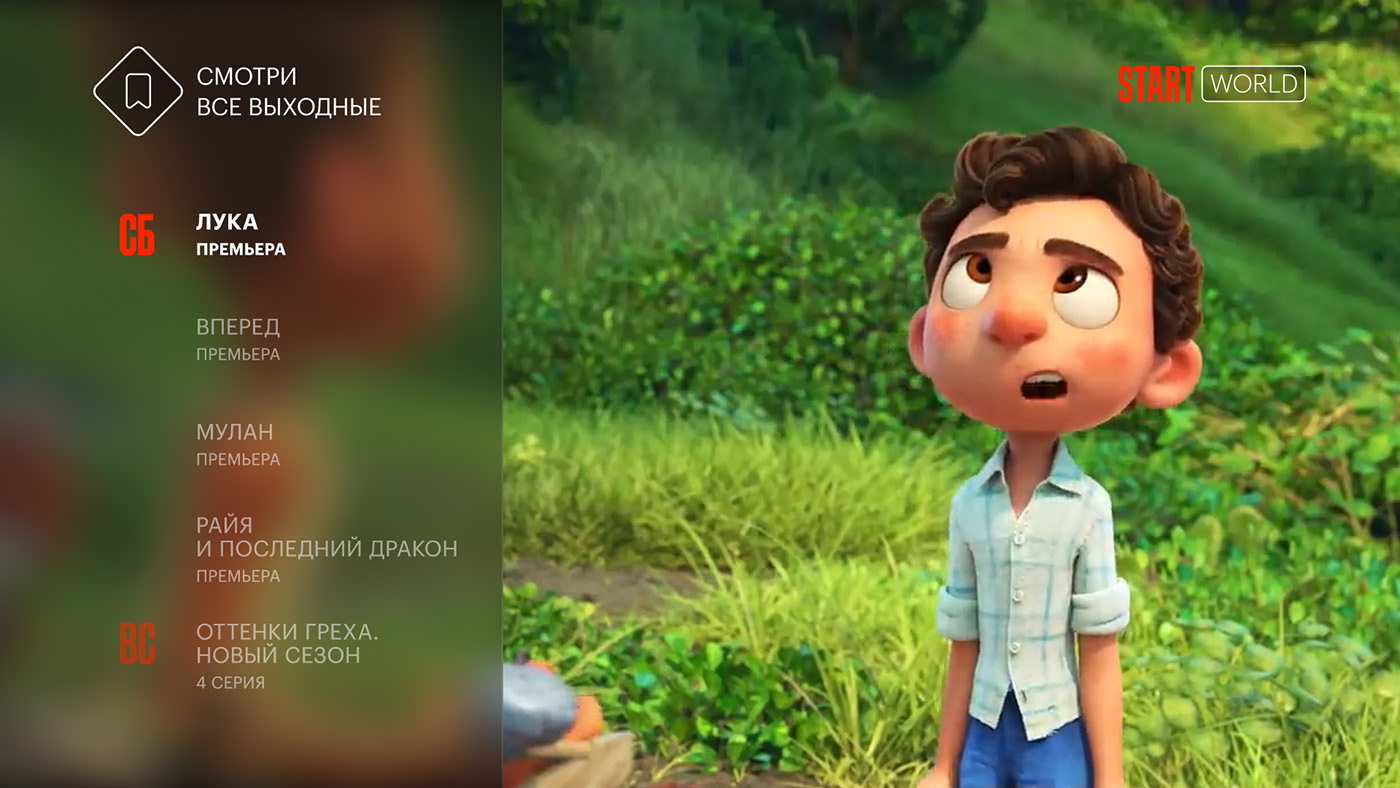Click the bookmark diamond icon

138,91
